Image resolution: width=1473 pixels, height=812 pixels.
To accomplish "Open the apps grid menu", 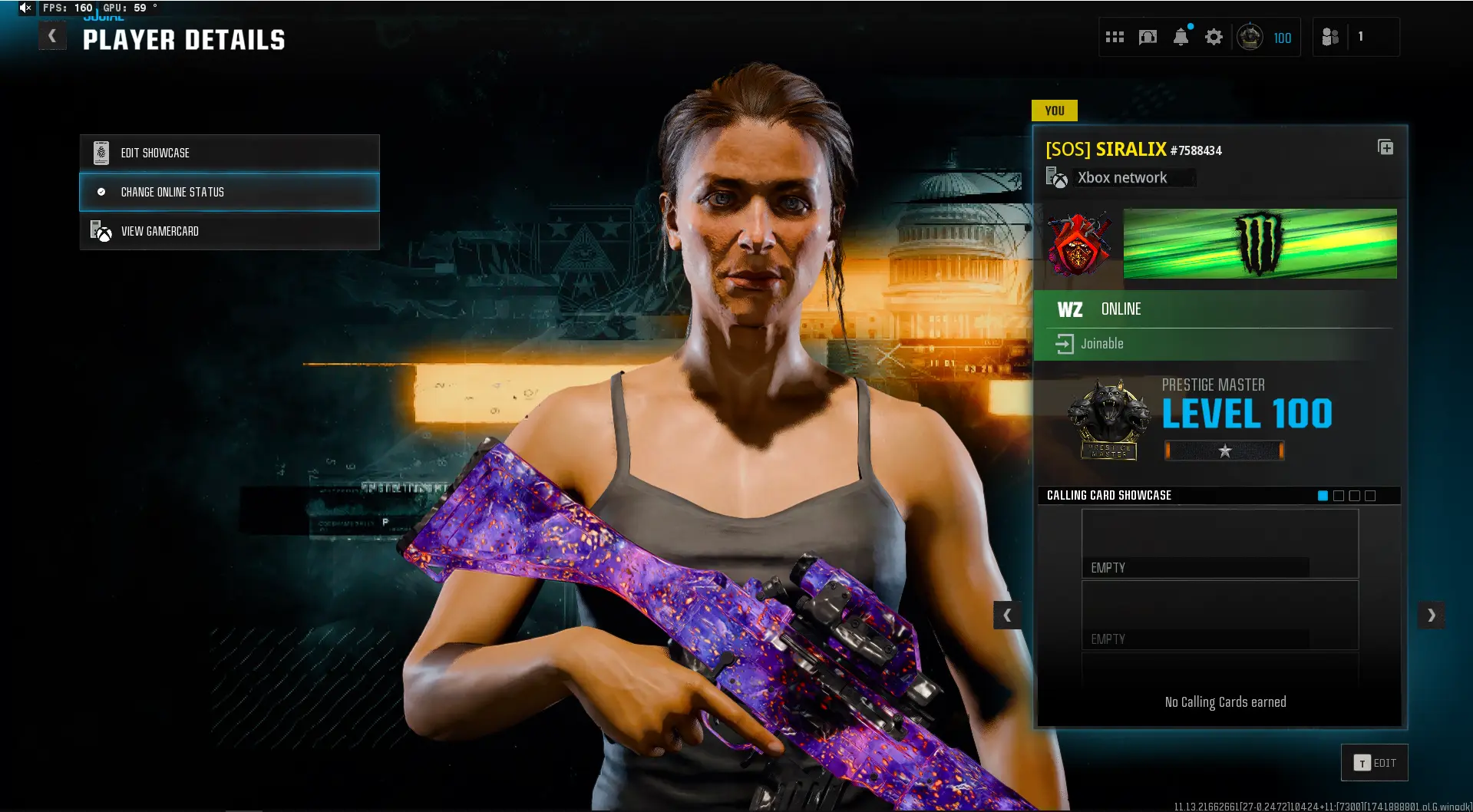I will tap(1115, 37).
